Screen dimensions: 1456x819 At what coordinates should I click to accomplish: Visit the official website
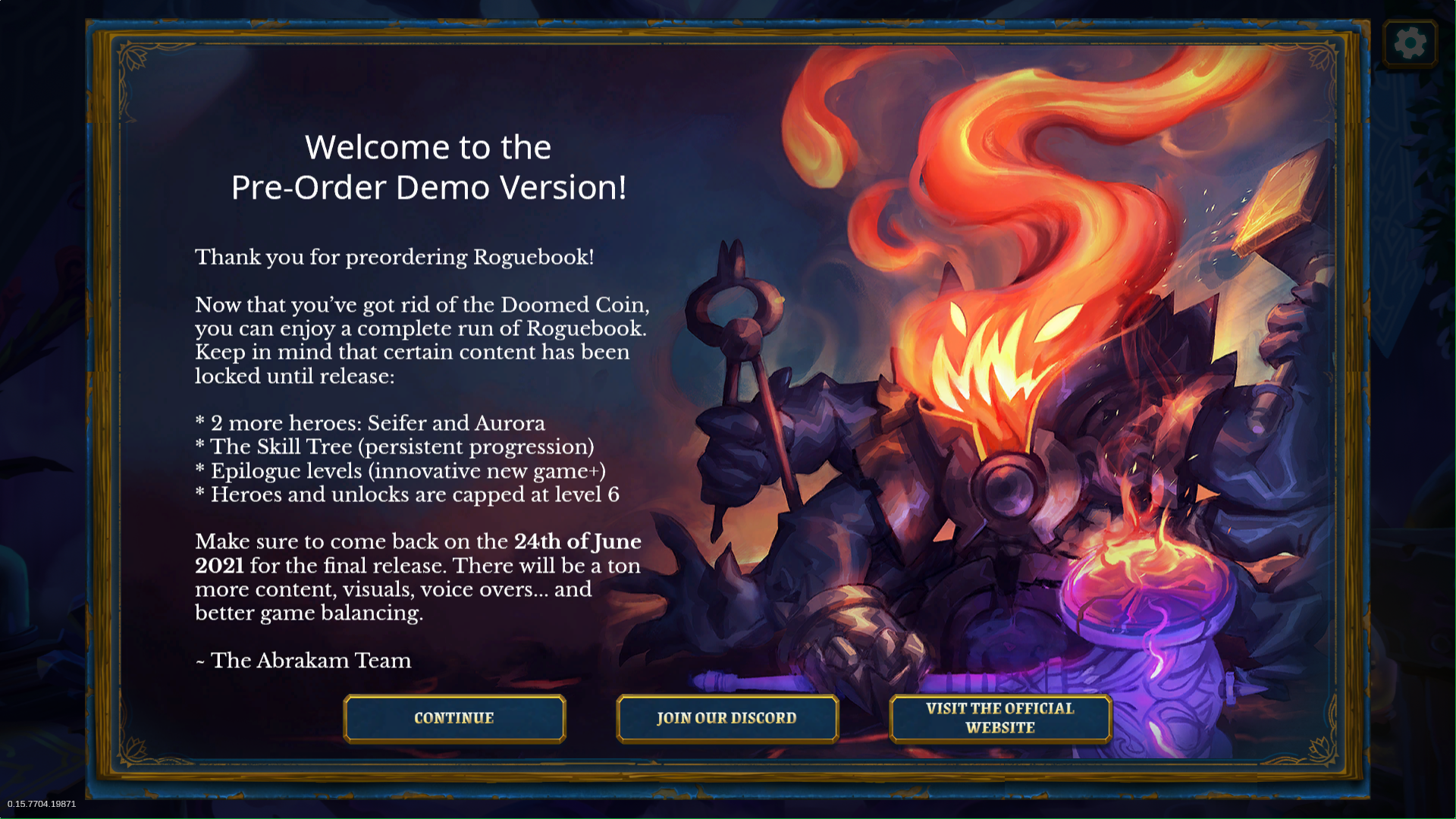coord(999,718)
